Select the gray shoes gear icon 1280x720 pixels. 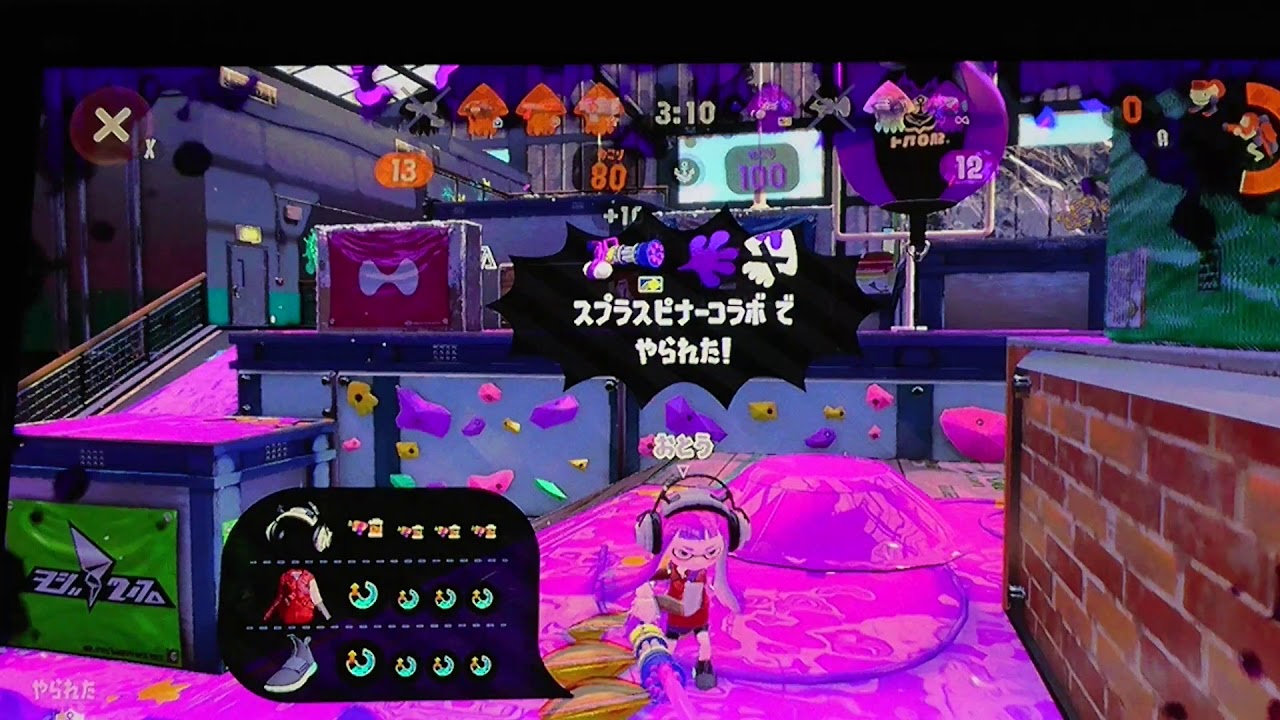[x=292, y=662]
